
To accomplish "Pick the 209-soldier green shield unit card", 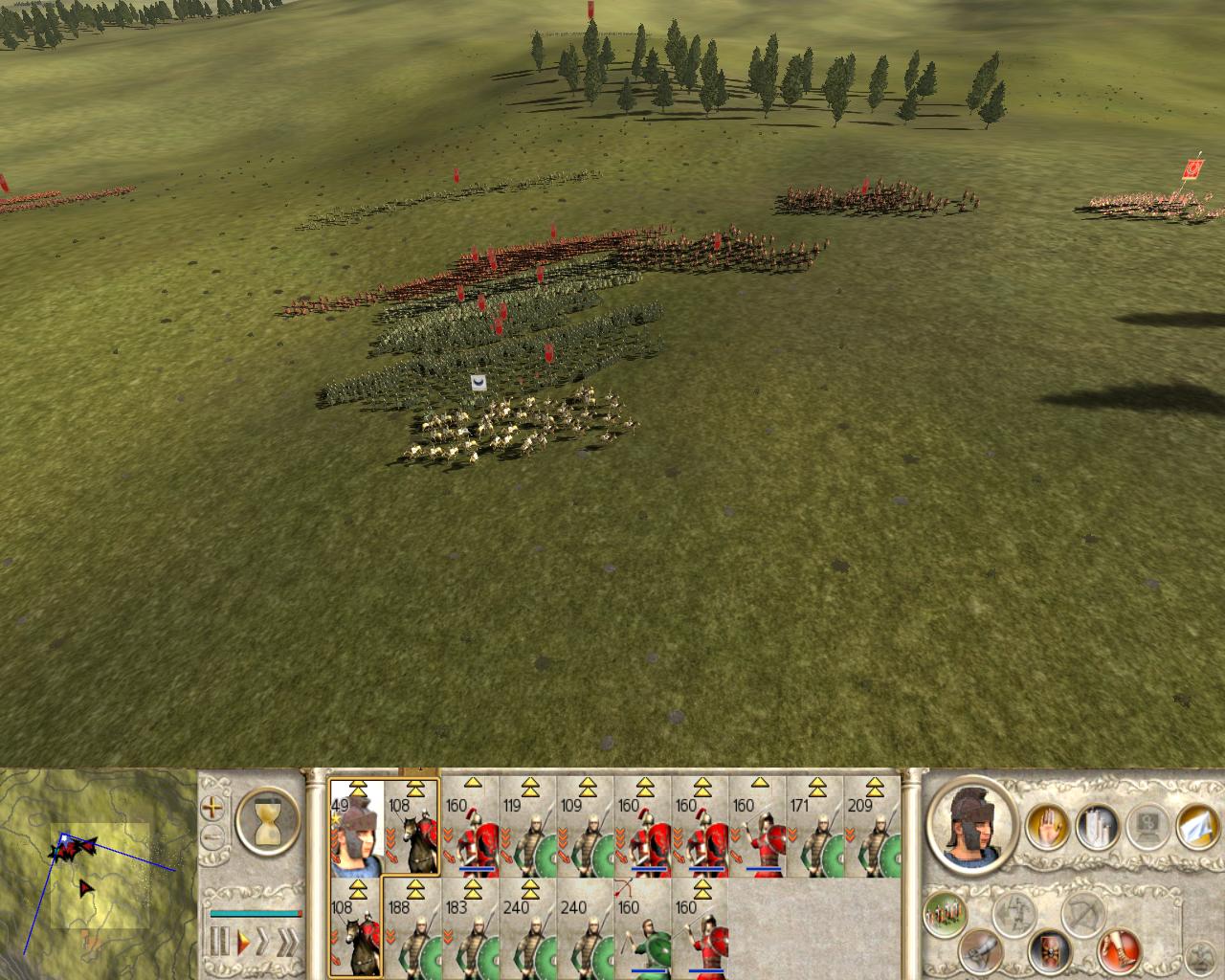I will click(x=872, y=827).
